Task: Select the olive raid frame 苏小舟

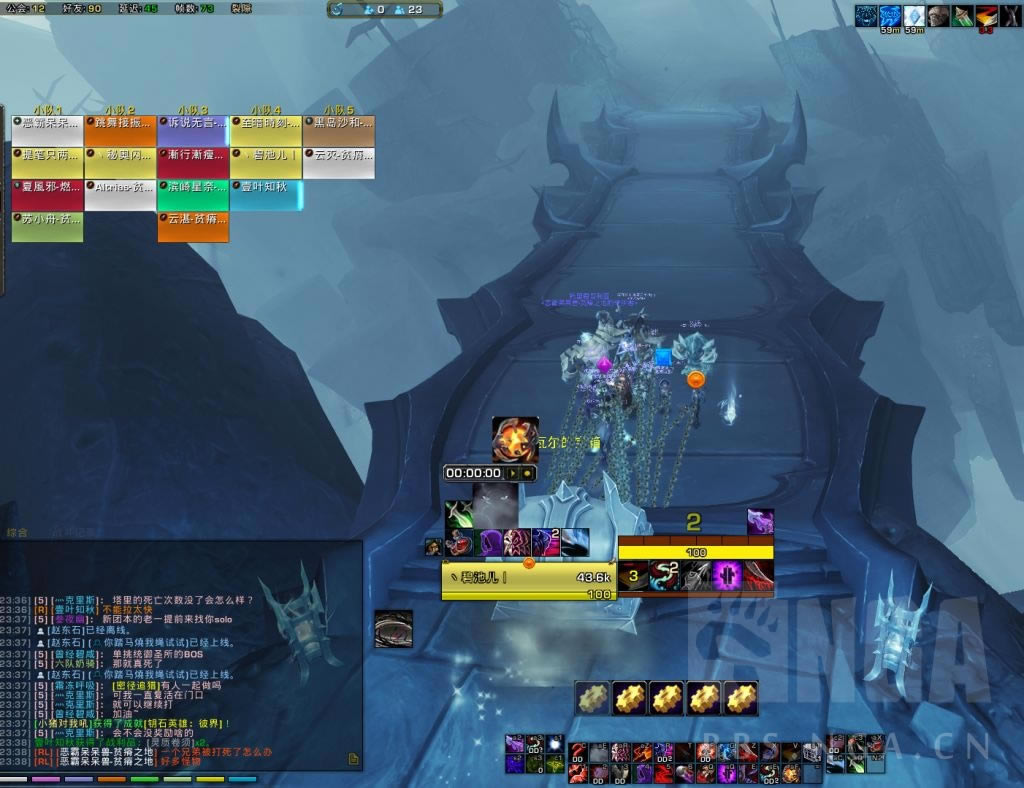Action: pos(48,227)
